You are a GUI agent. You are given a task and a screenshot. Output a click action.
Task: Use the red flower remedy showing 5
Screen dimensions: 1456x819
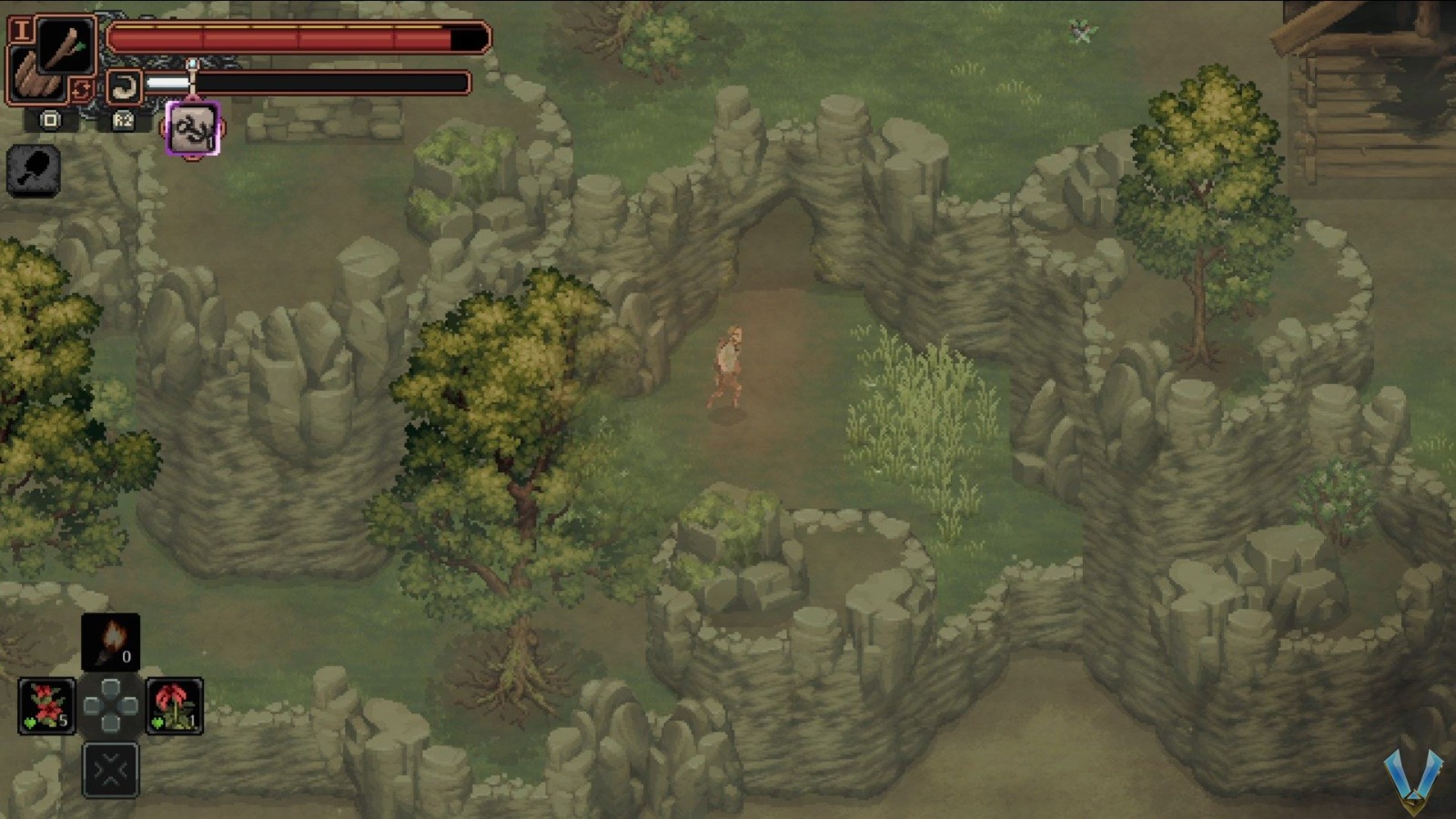coord(45,707)
